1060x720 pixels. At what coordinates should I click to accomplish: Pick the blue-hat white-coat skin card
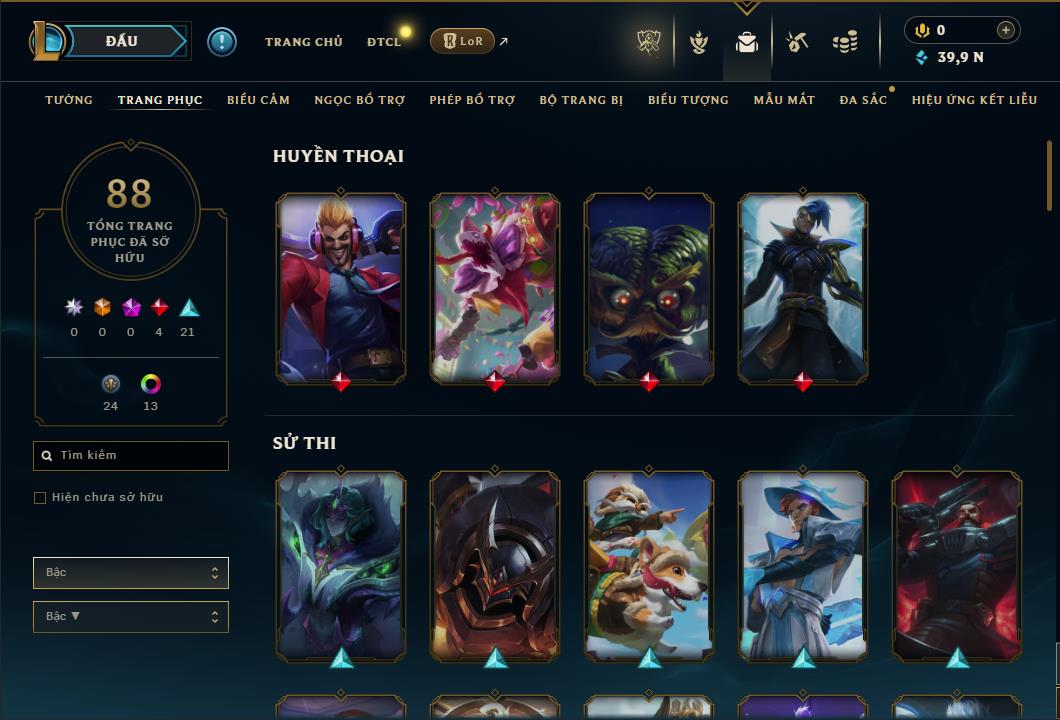pos(803,565)
